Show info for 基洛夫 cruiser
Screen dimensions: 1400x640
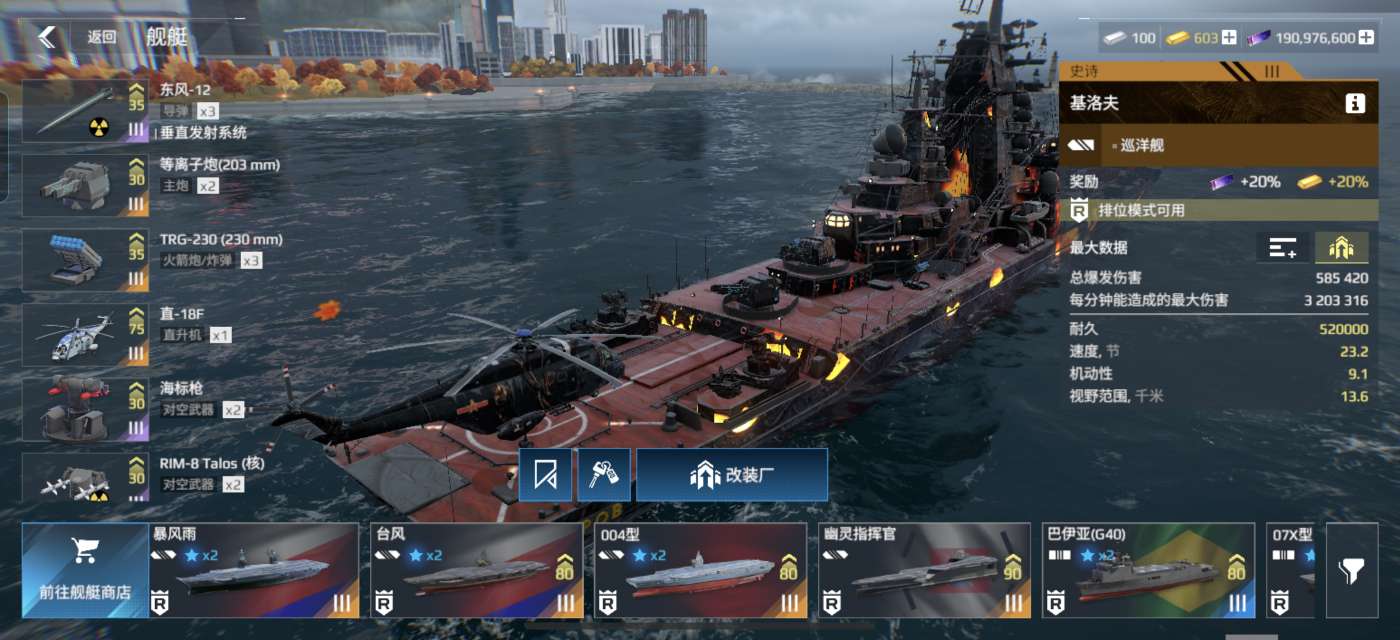[1355, 103]
